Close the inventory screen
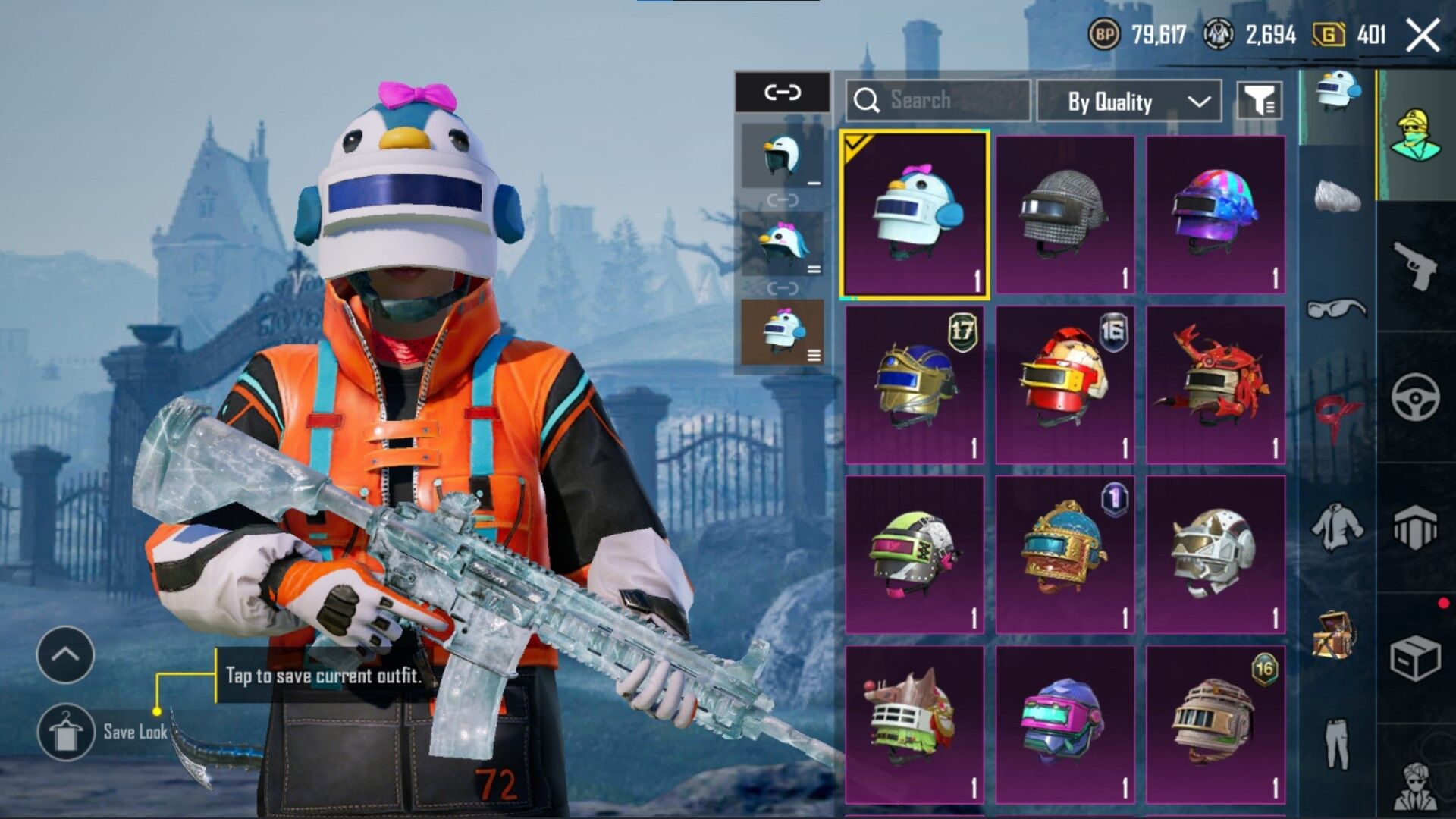 tap(1423, 35)
